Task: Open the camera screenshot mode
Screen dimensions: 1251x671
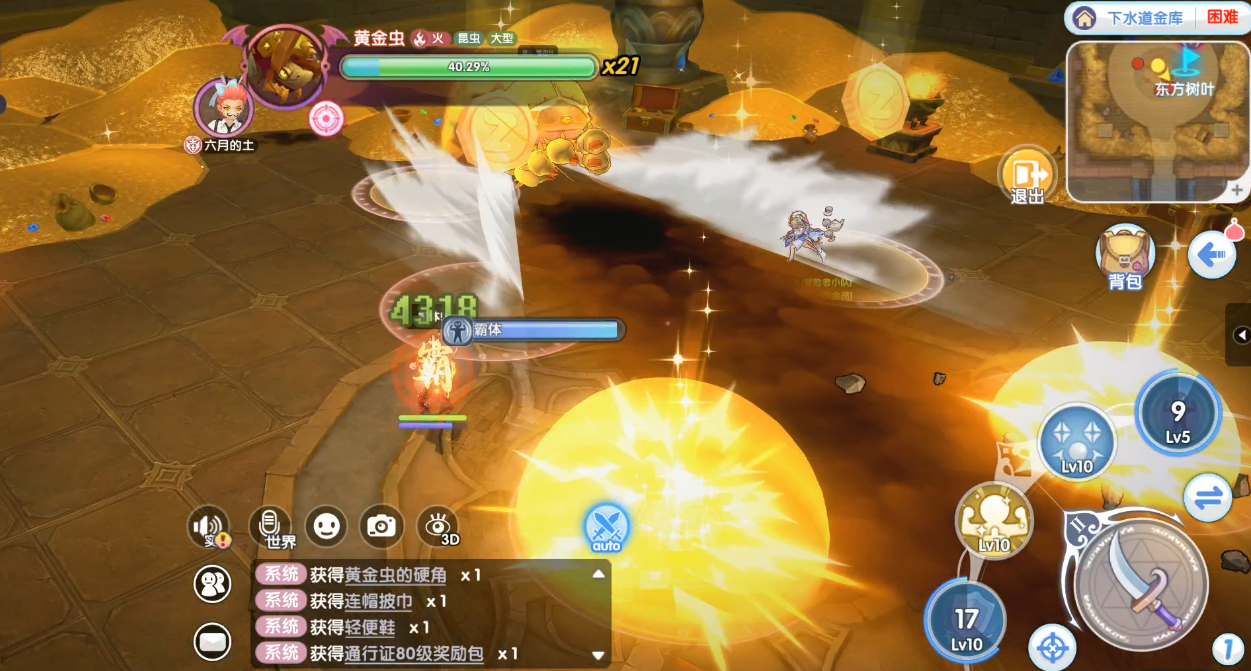Action: [x=381, y=525]
